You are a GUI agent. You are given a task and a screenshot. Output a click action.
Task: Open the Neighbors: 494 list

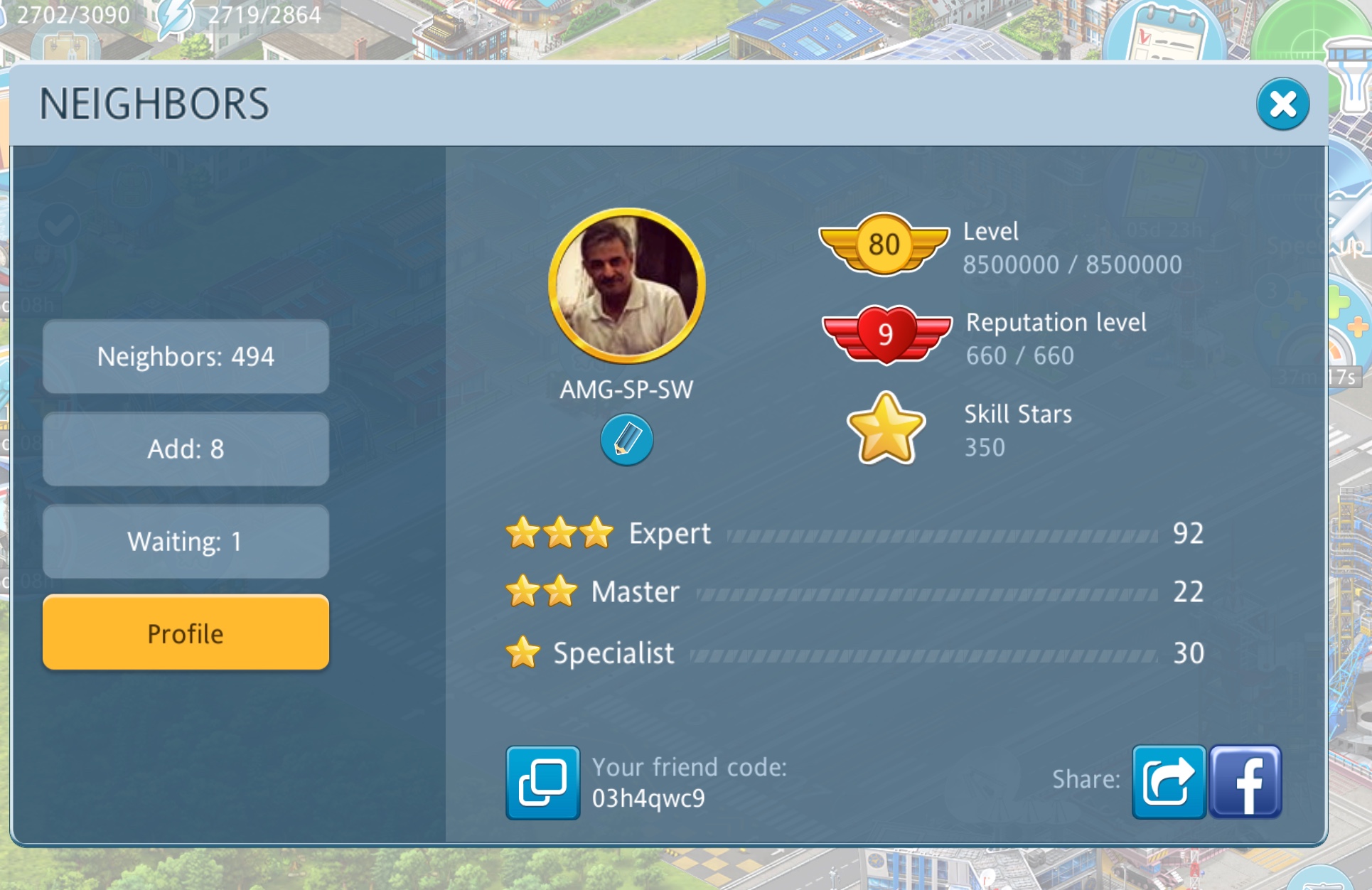(186, 356)
